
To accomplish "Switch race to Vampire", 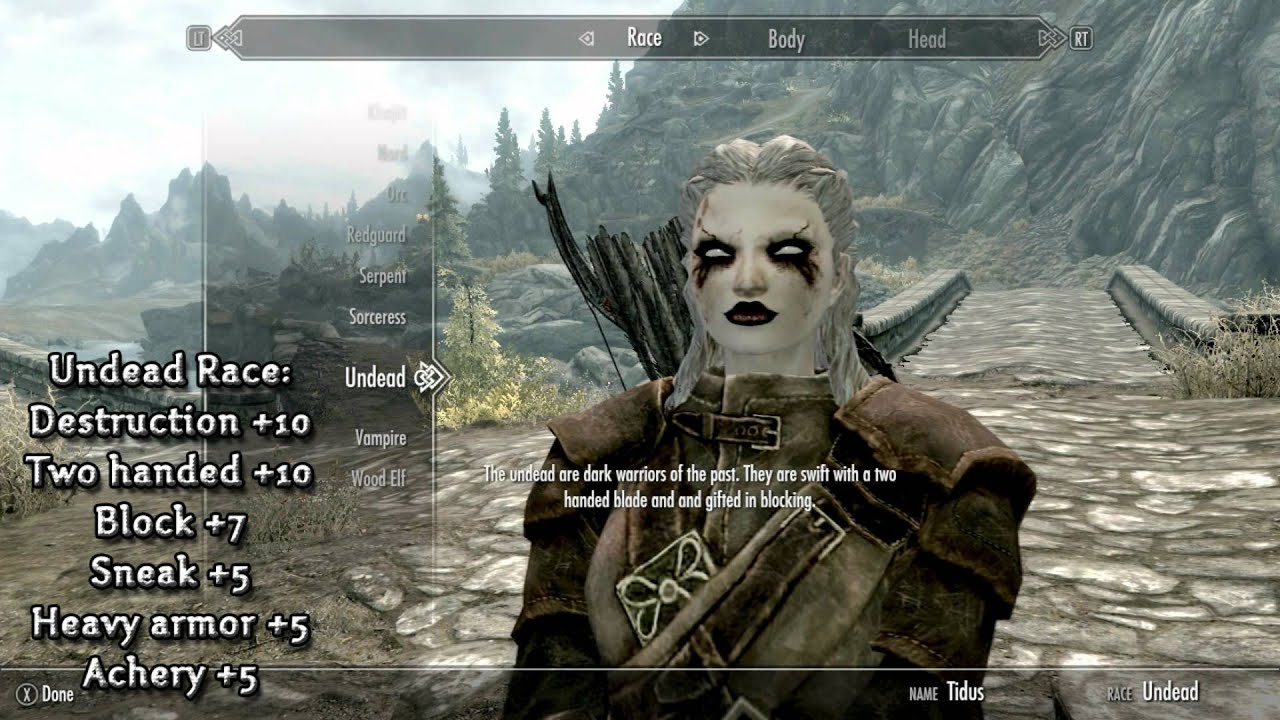I will [x=380, y=438].
